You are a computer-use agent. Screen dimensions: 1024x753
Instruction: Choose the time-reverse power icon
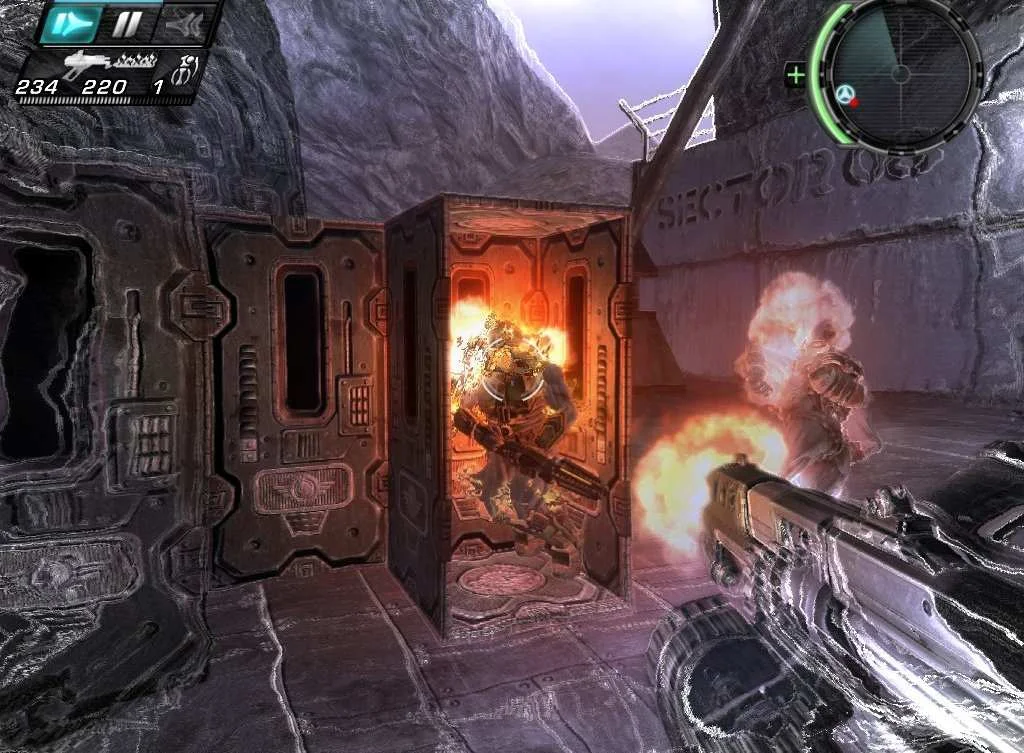click(185, 24)
